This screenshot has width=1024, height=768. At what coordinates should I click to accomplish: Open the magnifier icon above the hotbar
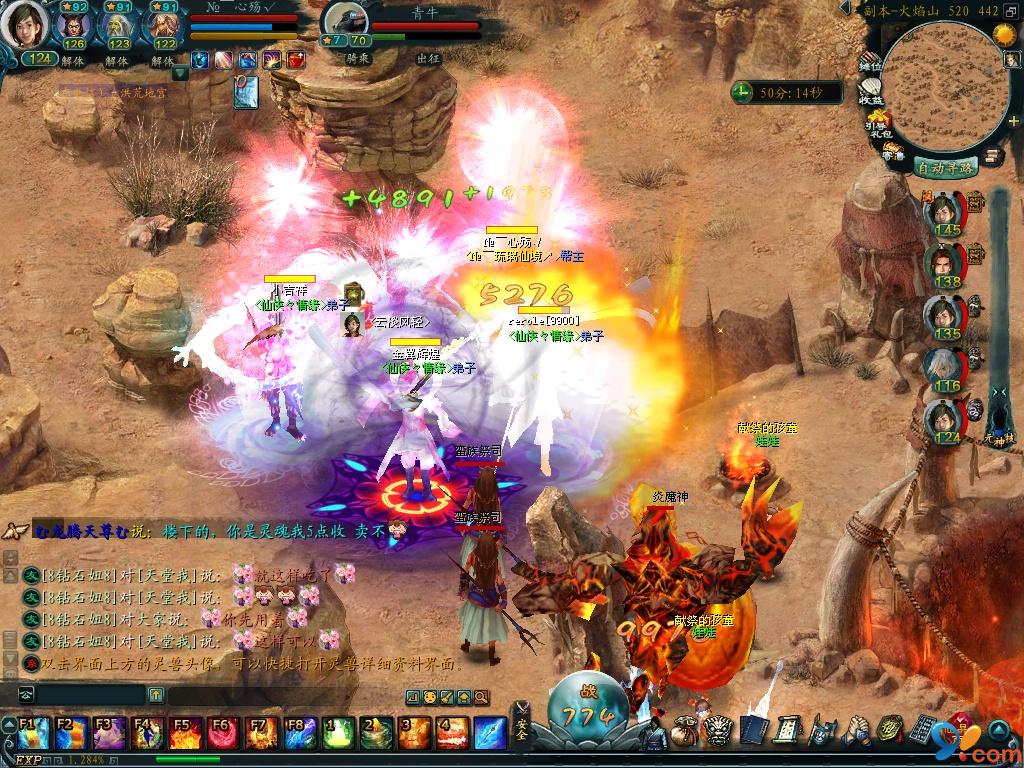[x=480, y=697]
